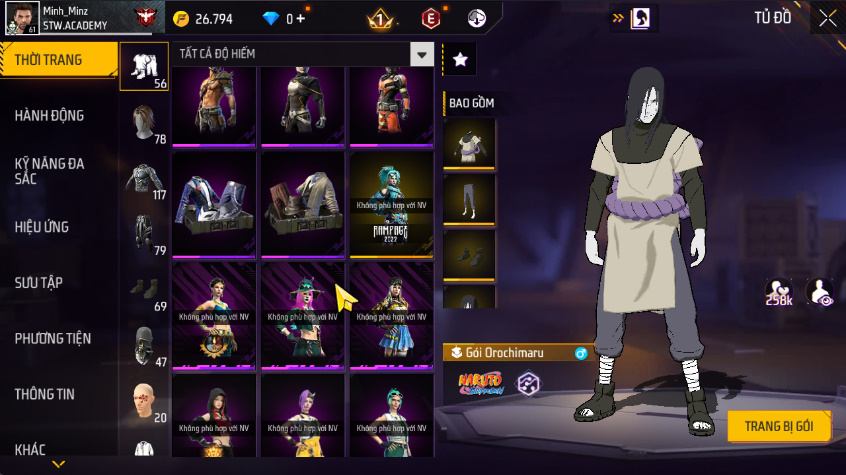Close the Tủ Đồ wardrobe screen
Image resolution: width=846 pixels, height=475 pixels.
(x=828, y=18)
